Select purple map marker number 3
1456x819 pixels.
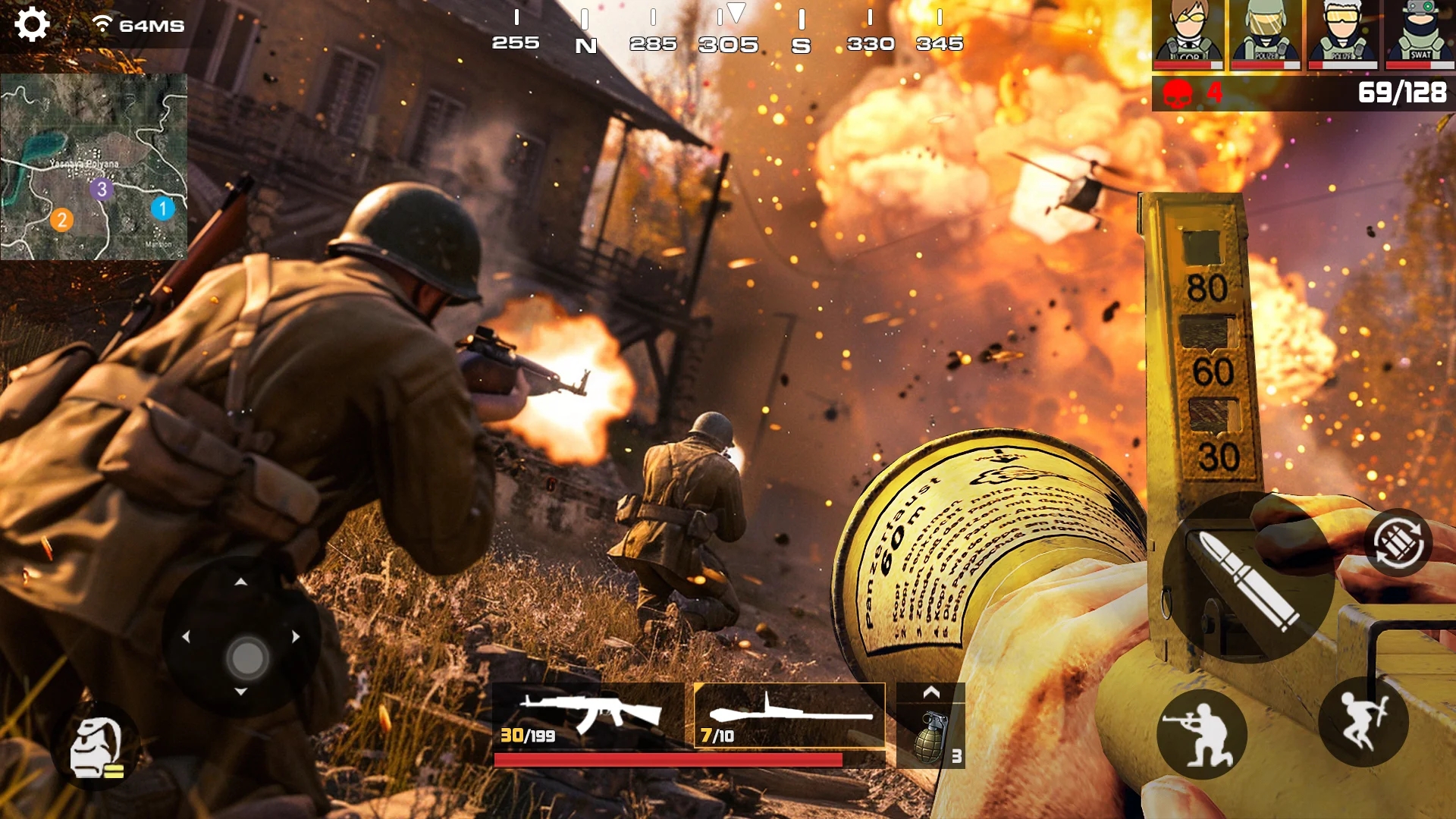point(102,189)
